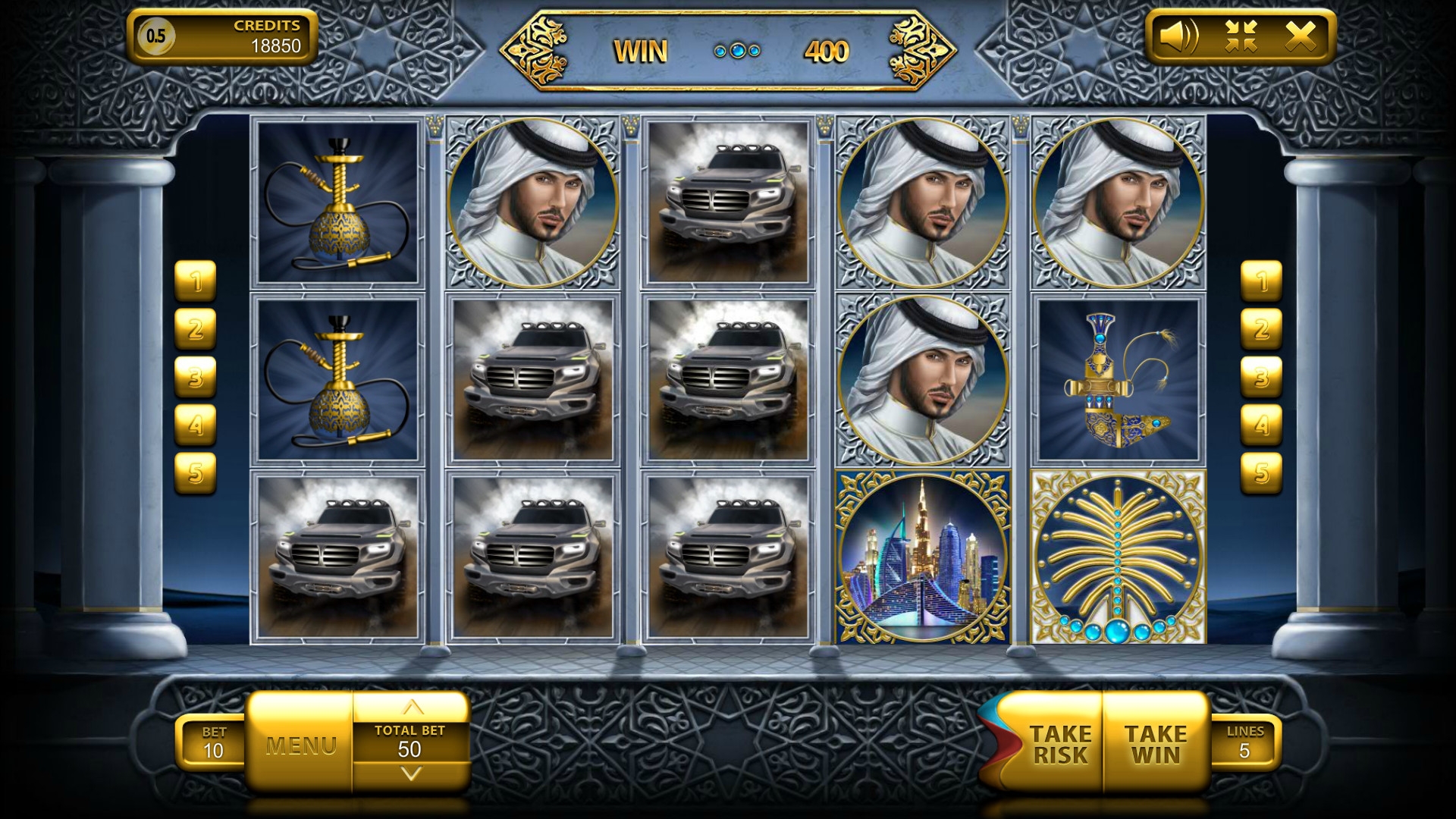Select payline 5 button right of reels
Image resolution: width=1456 pixels, height=819 pixels.
[1260, 472]
